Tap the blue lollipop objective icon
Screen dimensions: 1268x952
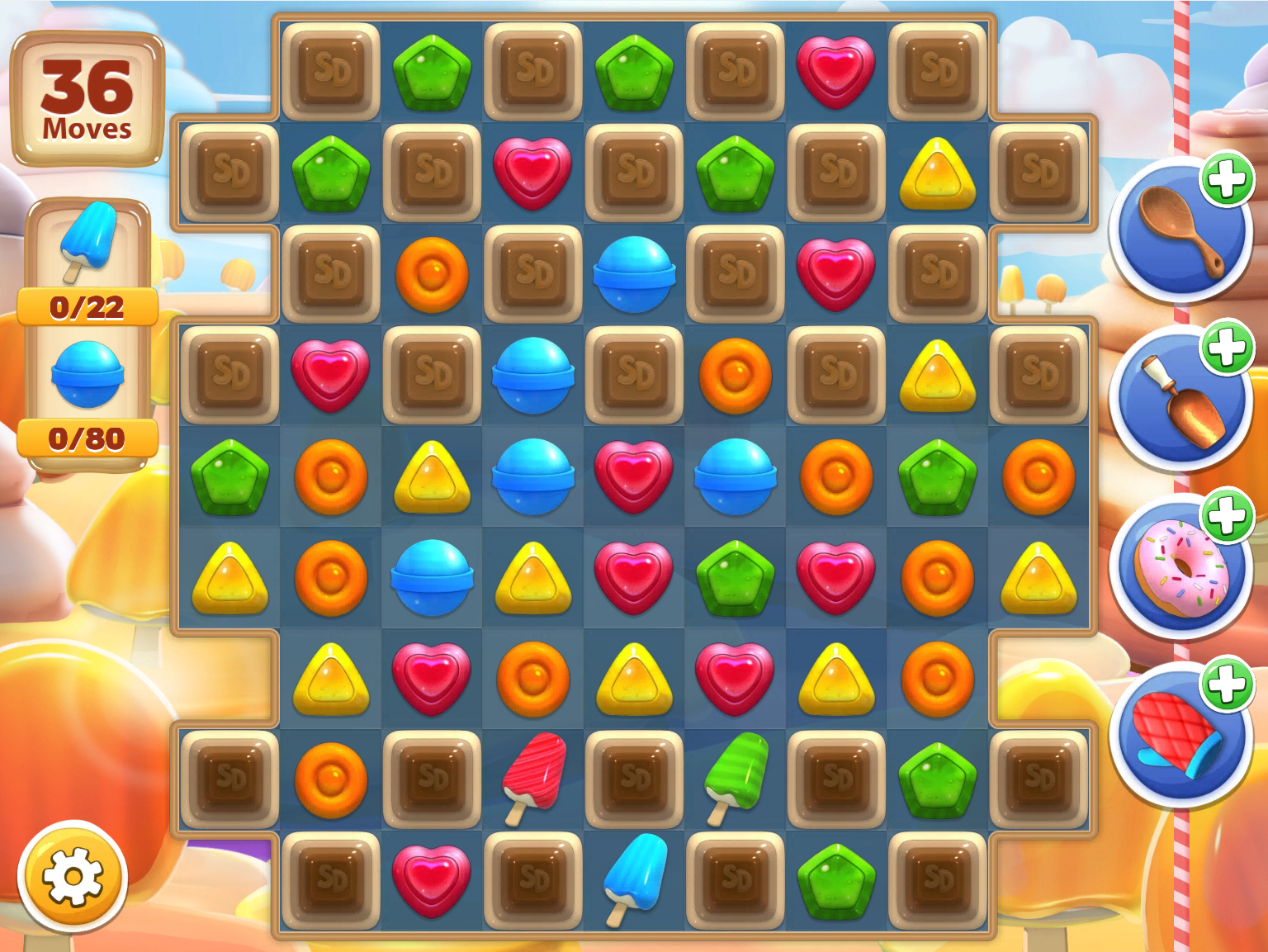tap(88, 373)
